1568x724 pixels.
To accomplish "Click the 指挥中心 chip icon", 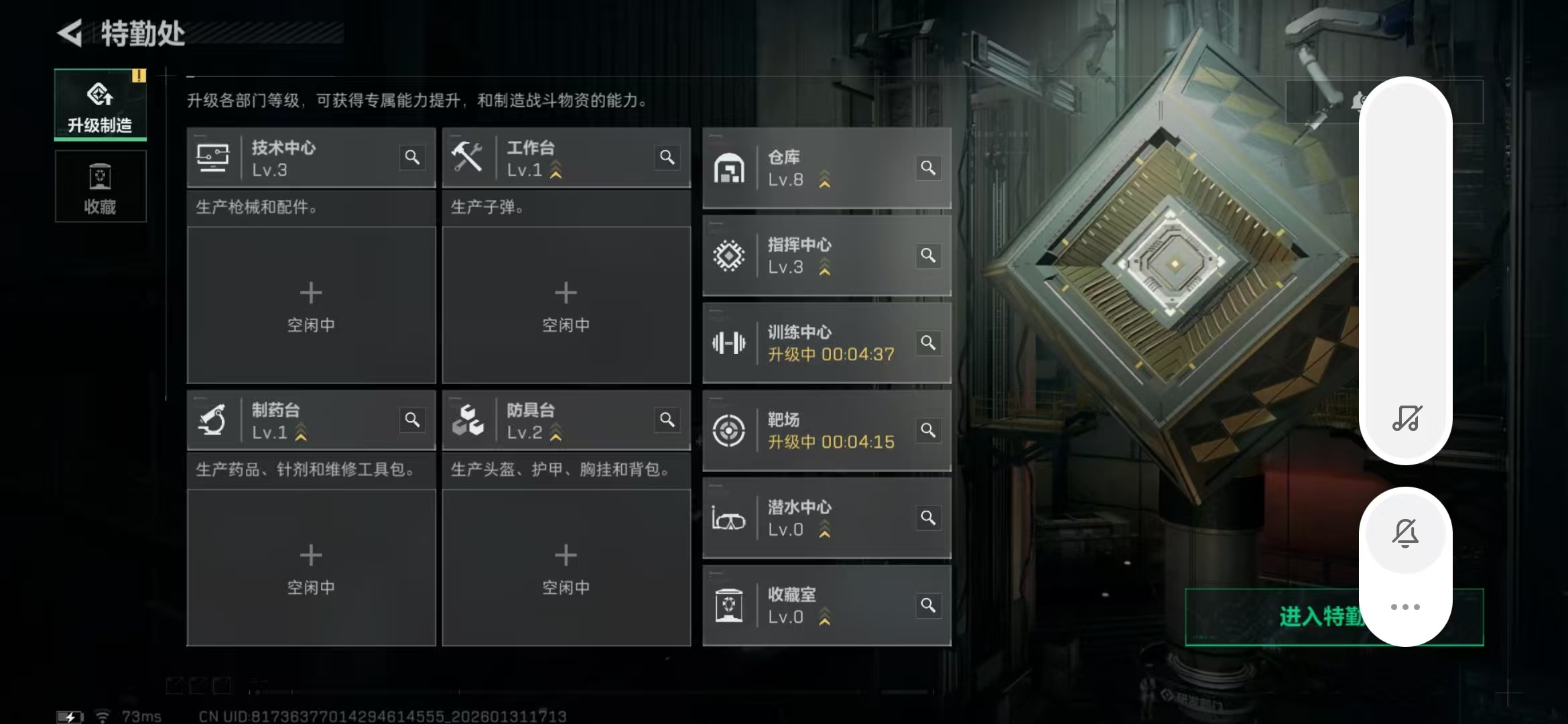I will coord(730,255).
